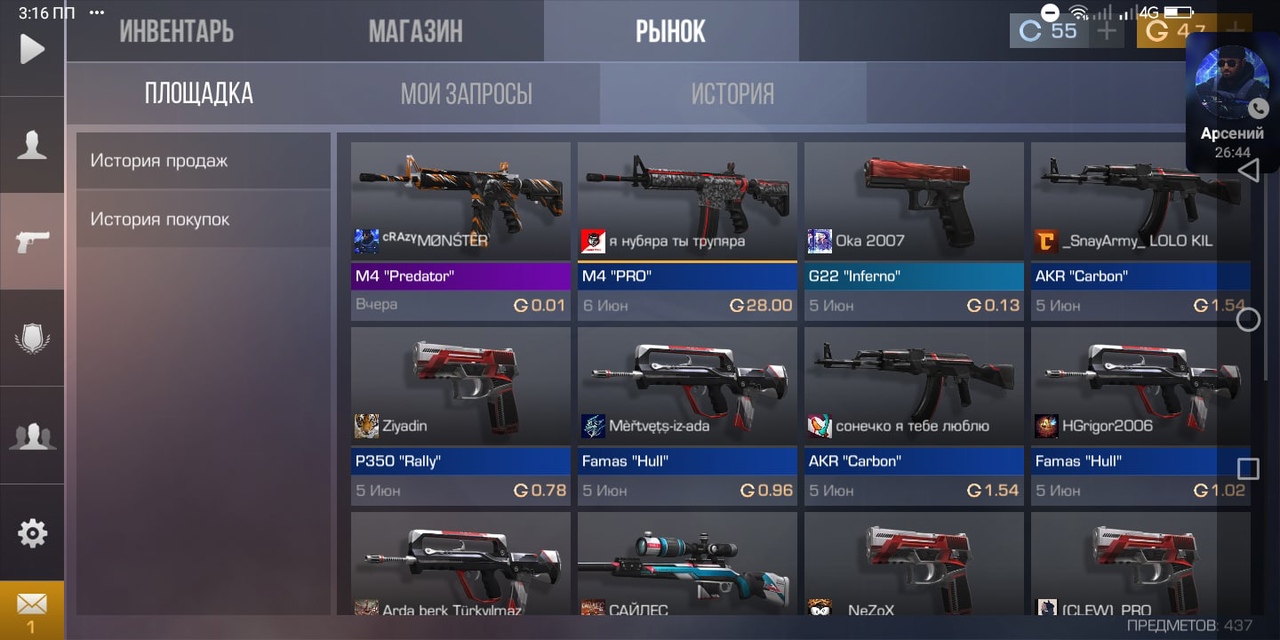Choose the M4 "PRO" listing
Viewport: 1280px width, 640px height.
pos(687,230)
